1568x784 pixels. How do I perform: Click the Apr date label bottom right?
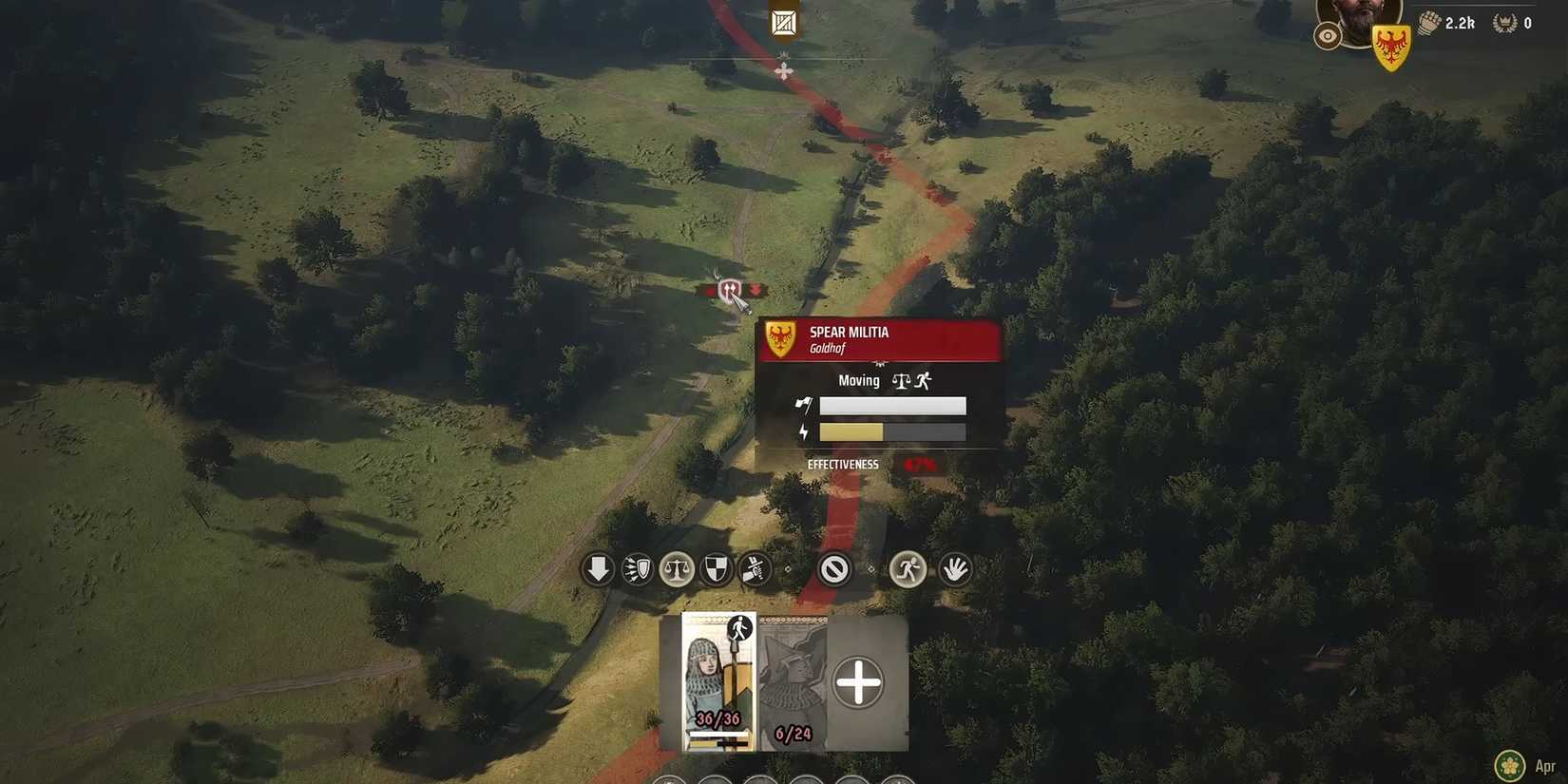1547,766
